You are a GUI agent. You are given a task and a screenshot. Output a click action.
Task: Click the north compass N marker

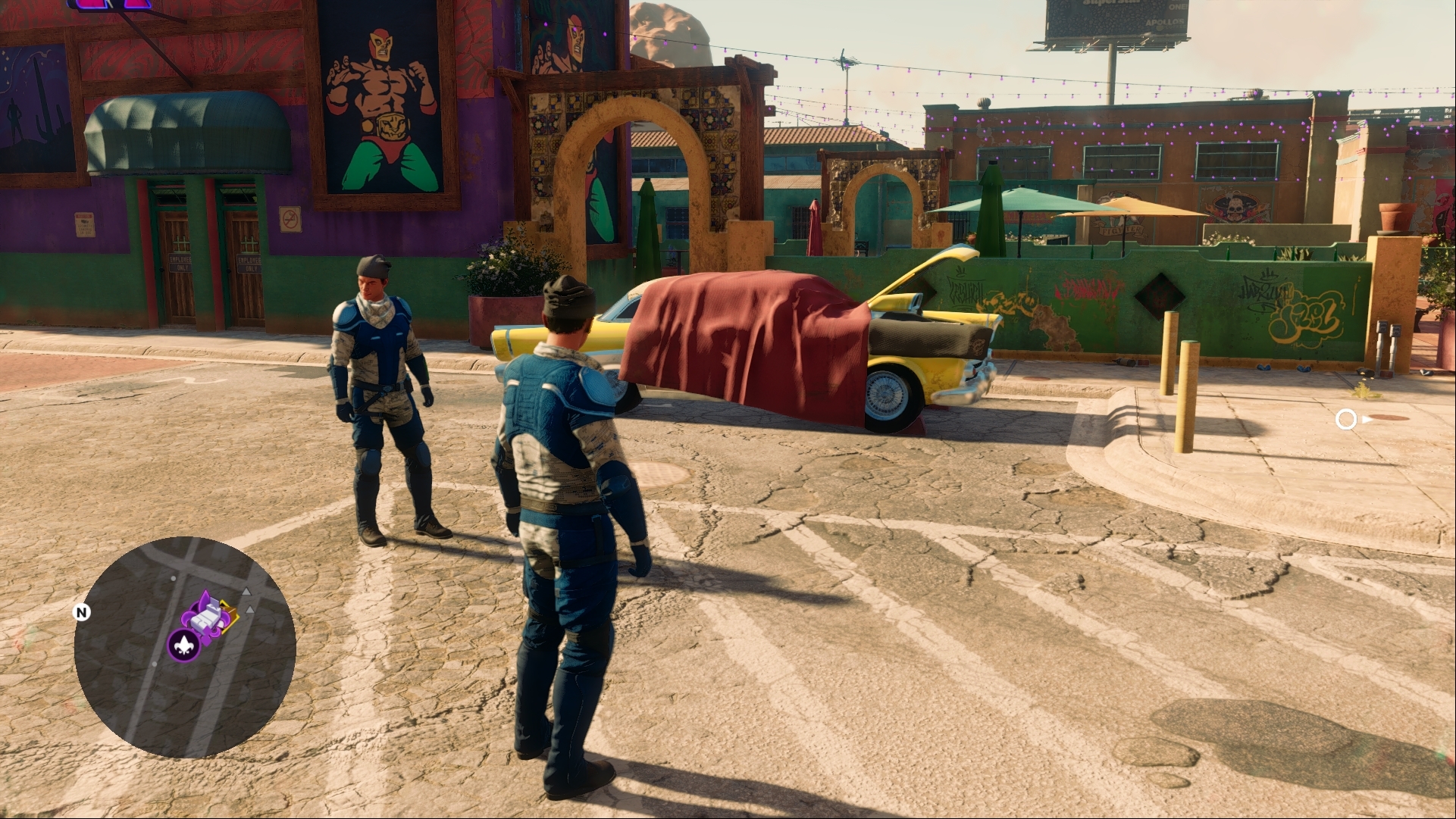82,612
